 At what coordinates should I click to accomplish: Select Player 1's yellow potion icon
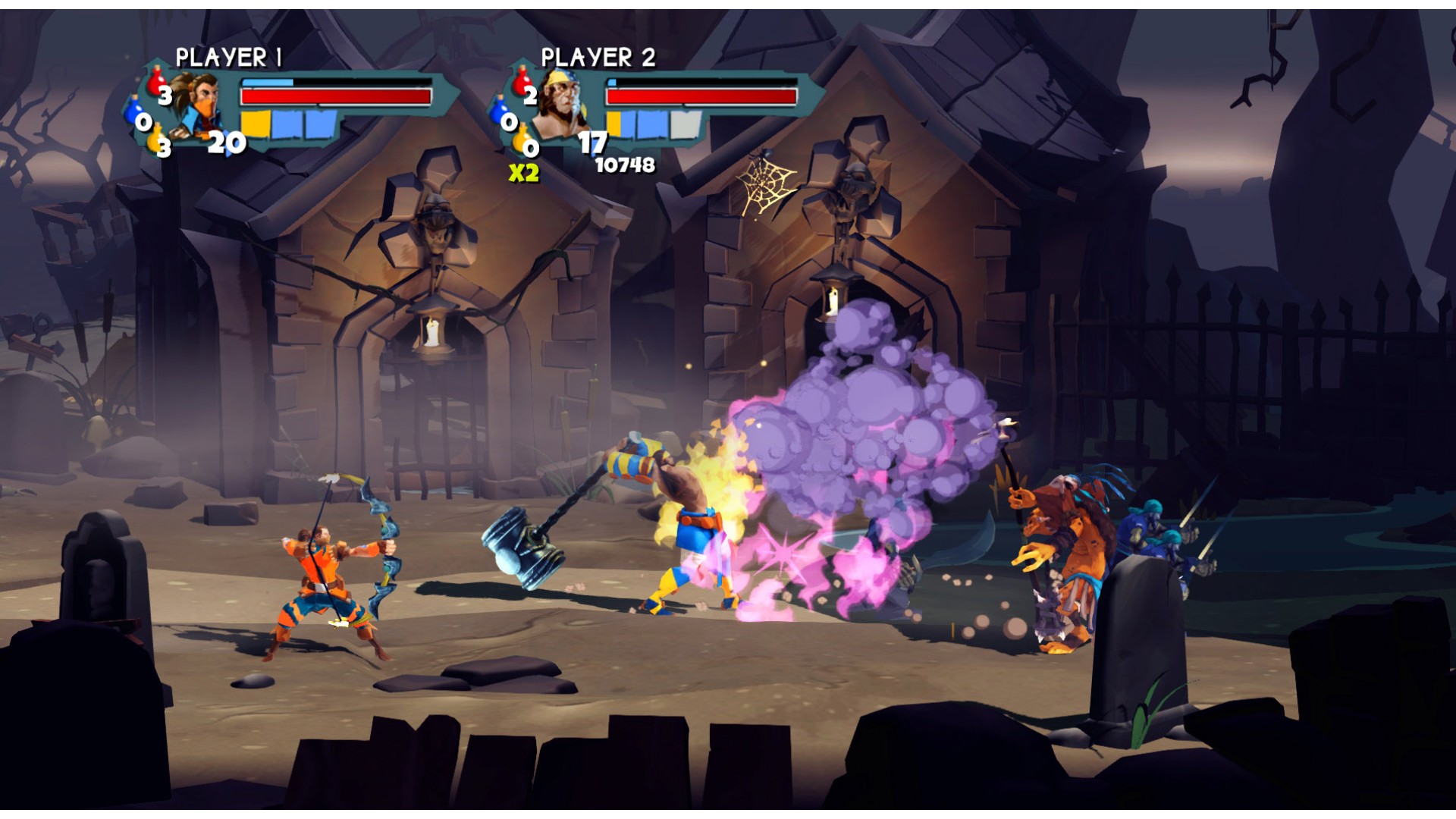158,139
